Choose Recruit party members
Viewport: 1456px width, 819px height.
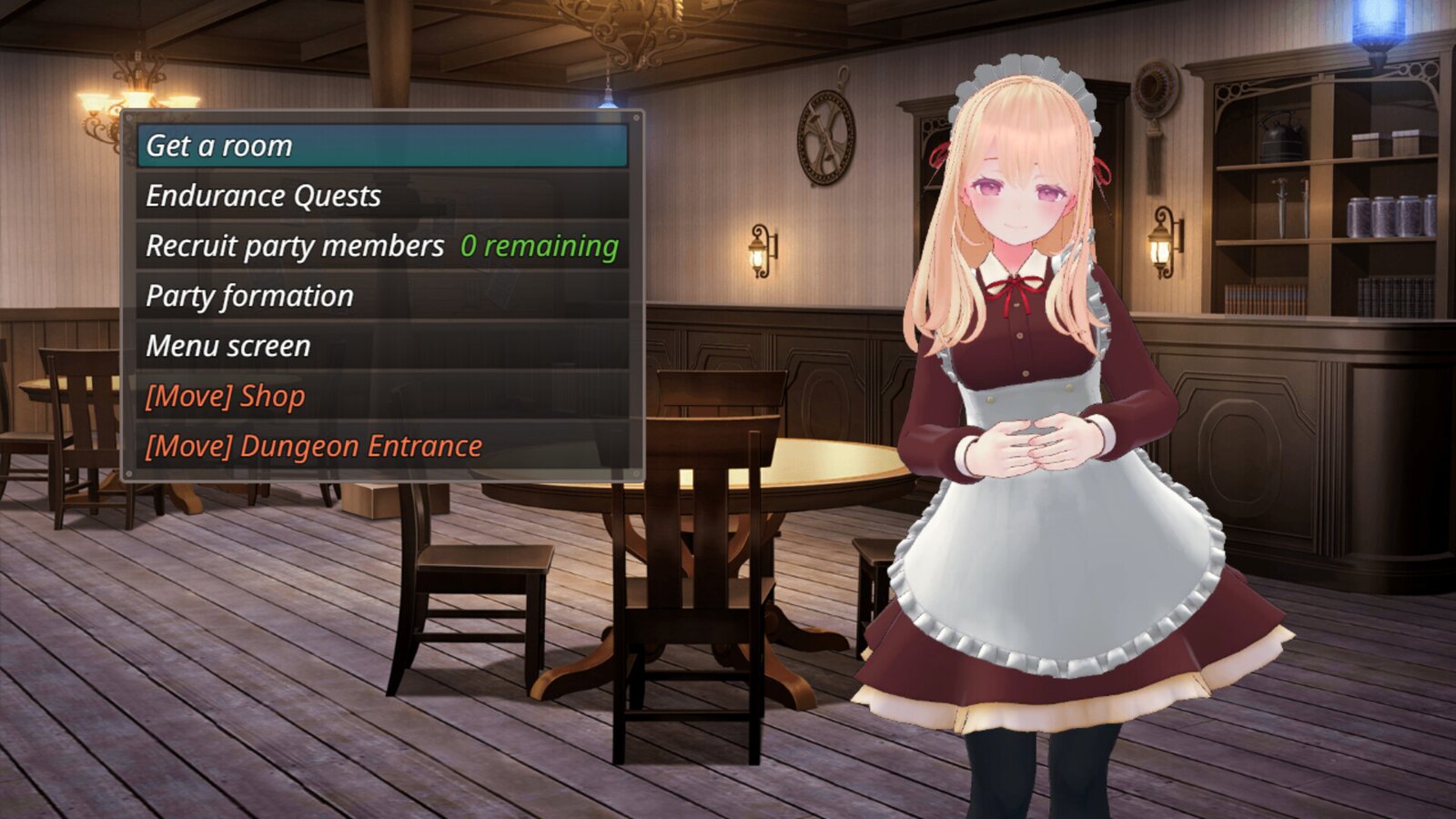point(382,246)
